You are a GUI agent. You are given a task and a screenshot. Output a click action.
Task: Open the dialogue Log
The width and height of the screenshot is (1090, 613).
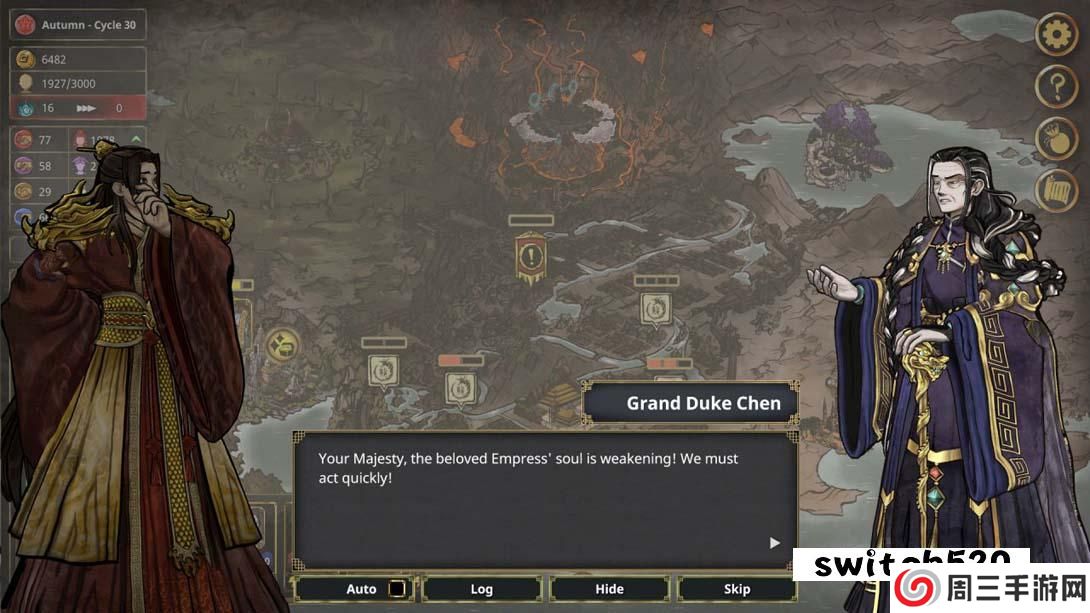(x=482, y=589)
